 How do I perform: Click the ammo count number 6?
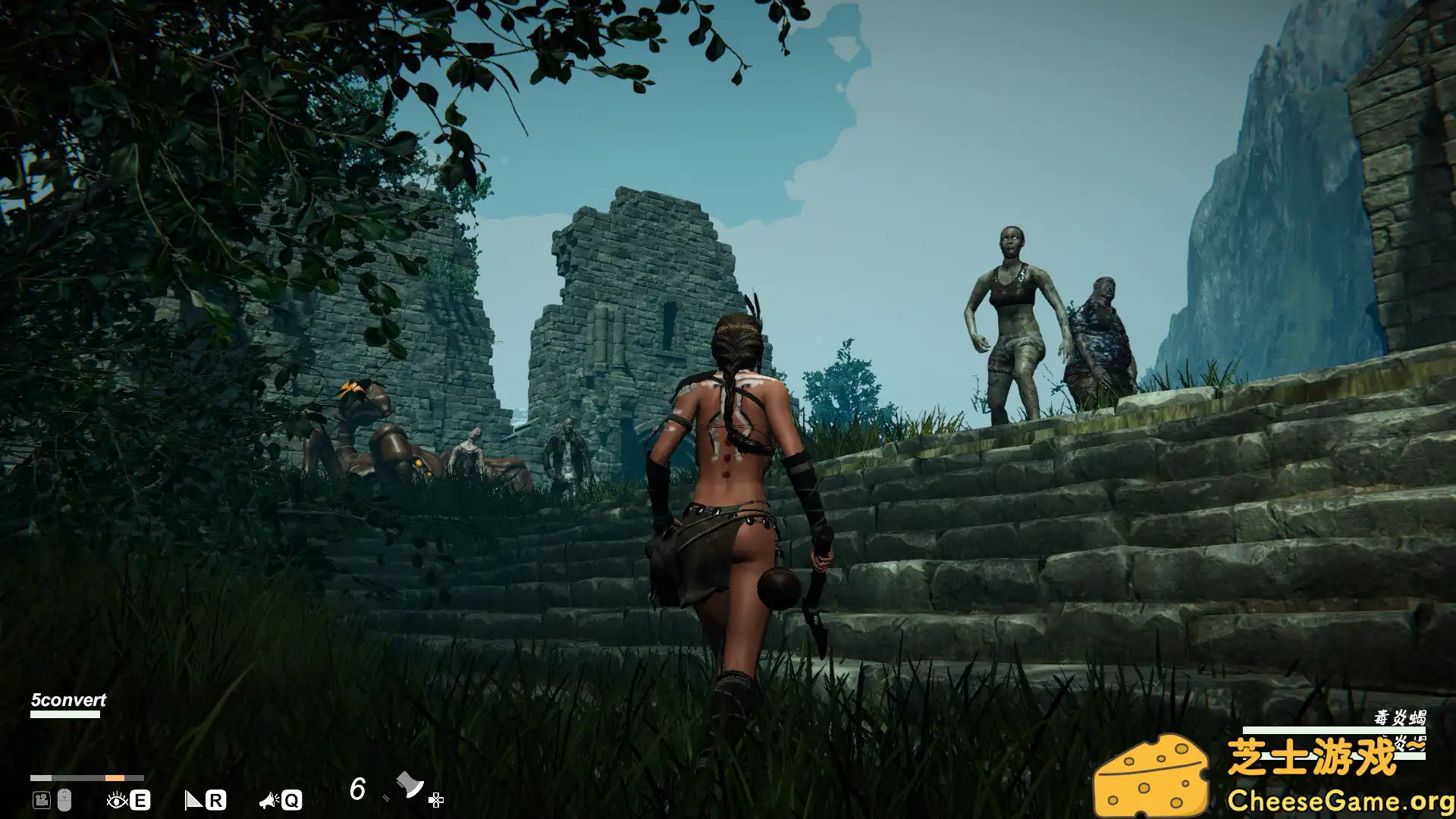point(358,789)
